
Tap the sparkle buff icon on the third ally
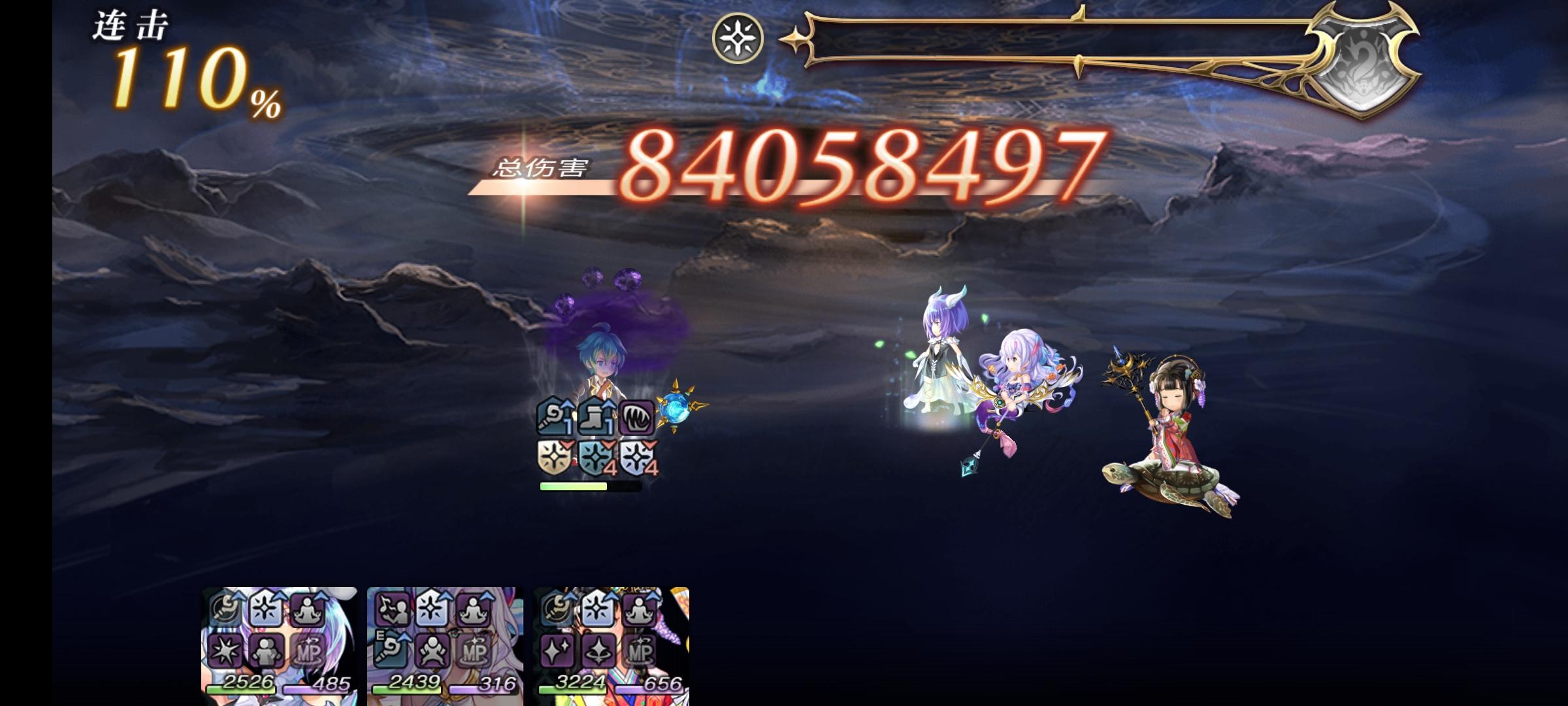tap(557, 651)
